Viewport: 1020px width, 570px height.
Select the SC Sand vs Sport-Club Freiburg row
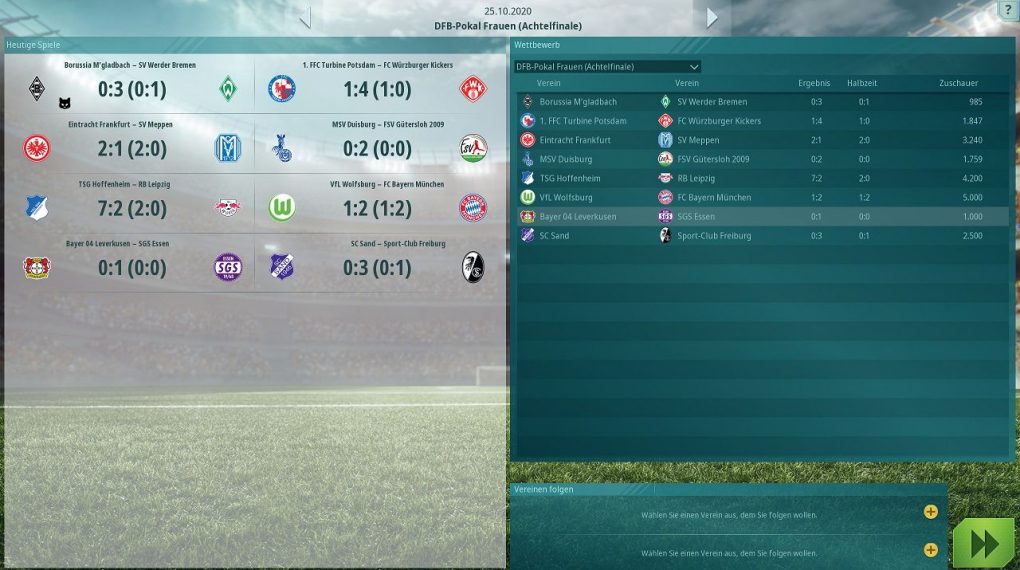tap(760, 236)
